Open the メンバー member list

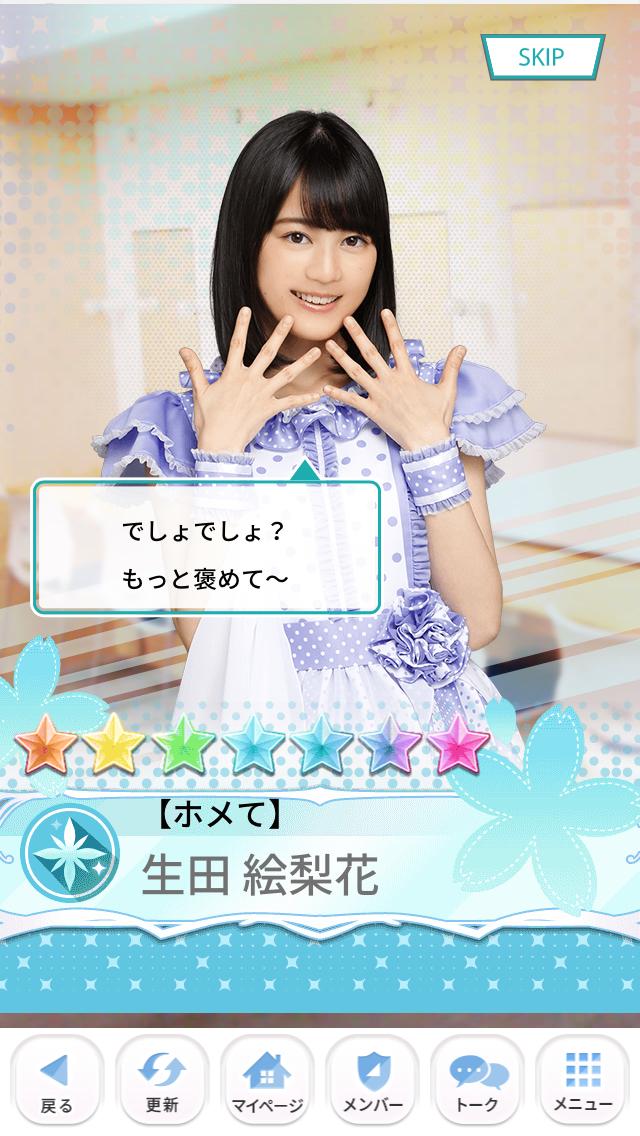point(373,1083)
